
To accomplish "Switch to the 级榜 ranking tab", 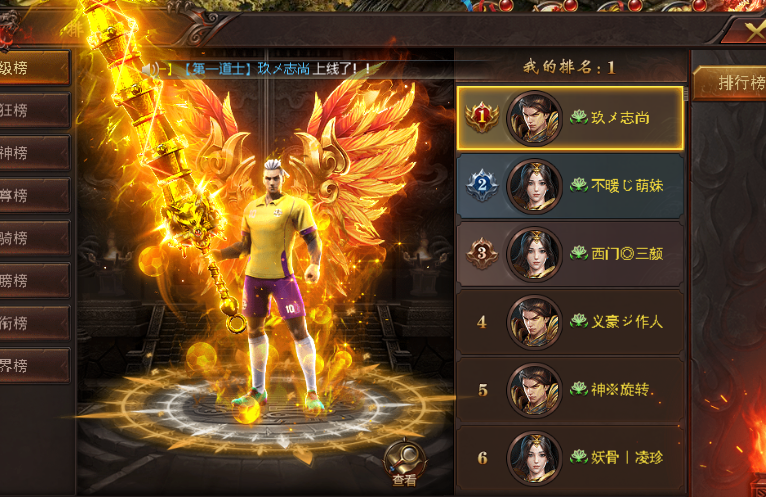I will [x=34, y=67].
